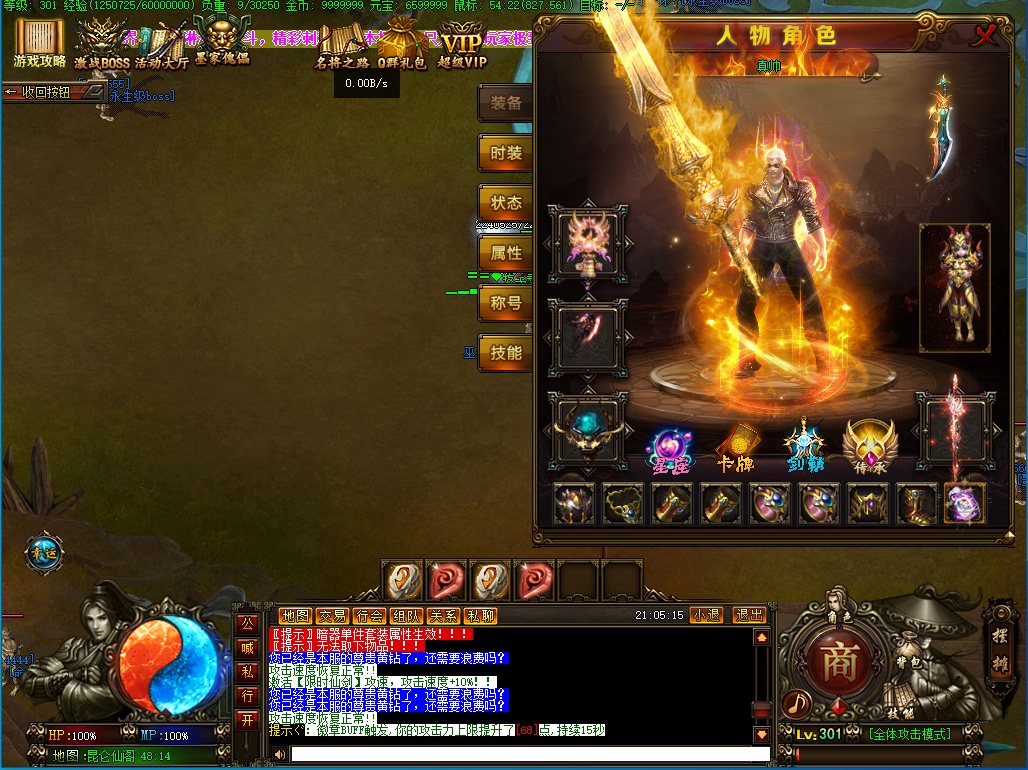Open the 称号 title tab
Screen dimensions: 1028x770
point(506,302)
